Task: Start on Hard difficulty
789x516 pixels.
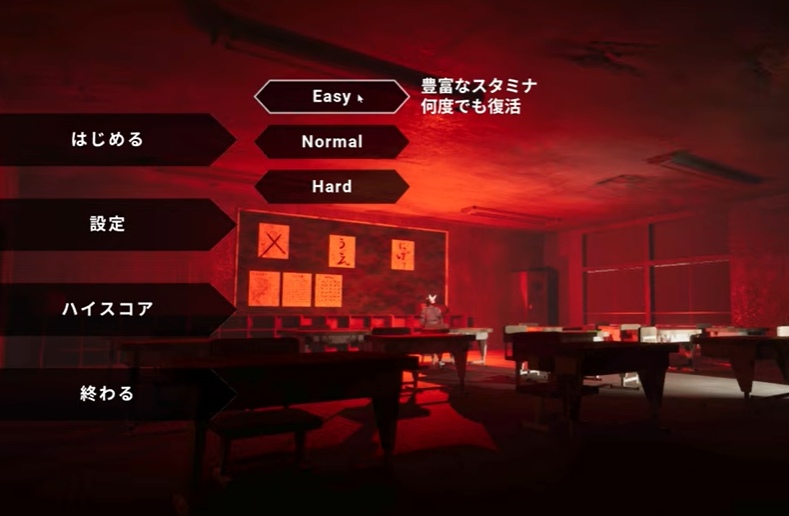Action: 331,186
